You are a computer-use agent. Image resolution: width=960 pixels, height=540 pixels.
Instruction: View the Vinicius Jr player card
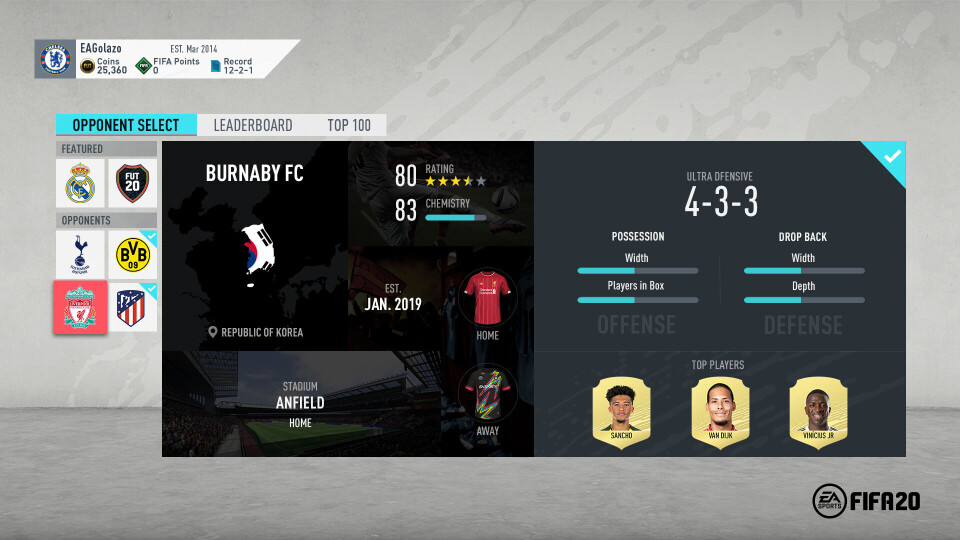[x=817, y=411]
